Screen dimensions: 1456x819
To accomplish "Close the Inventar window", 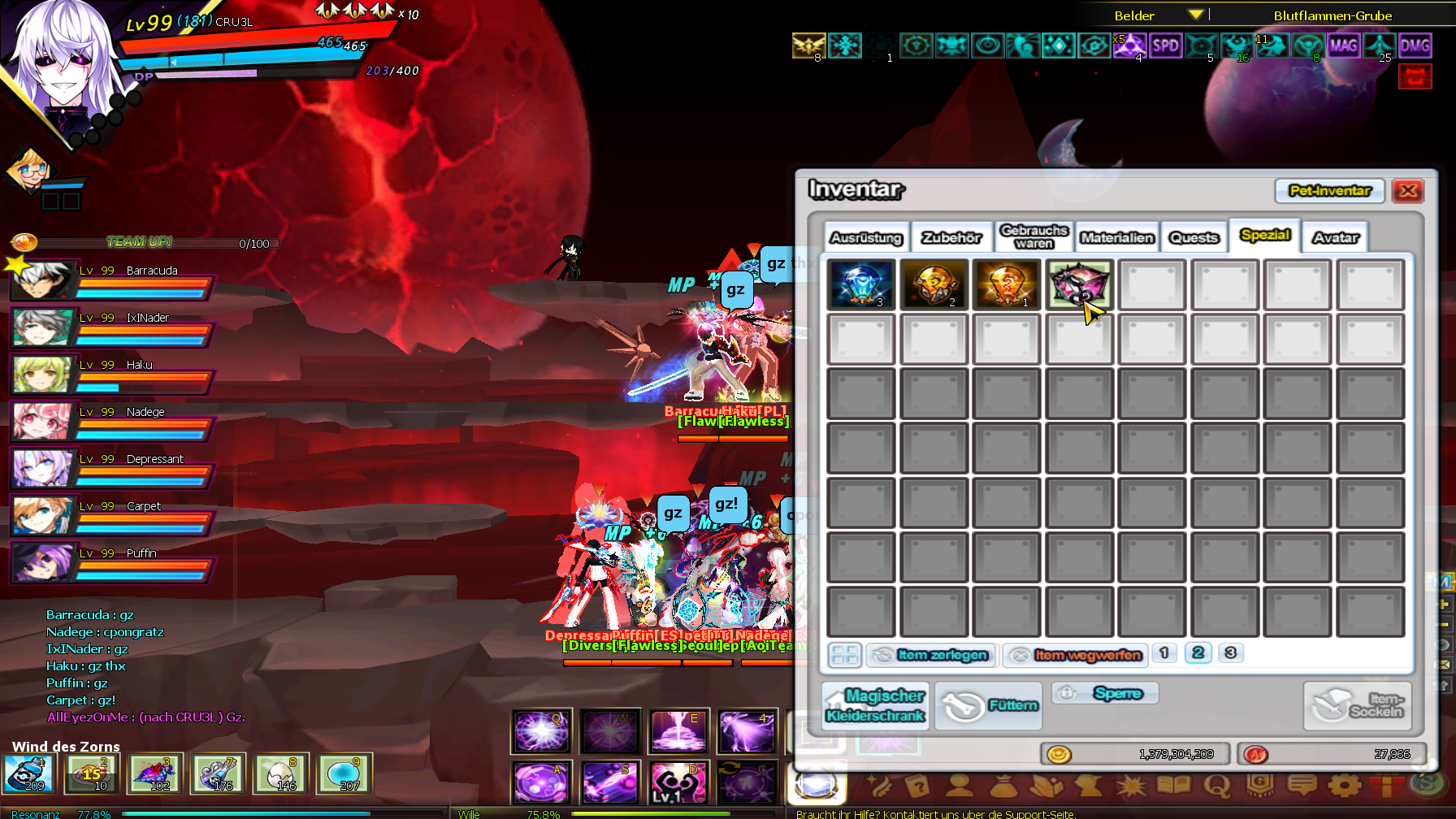I will click(x=1408, y=191).
